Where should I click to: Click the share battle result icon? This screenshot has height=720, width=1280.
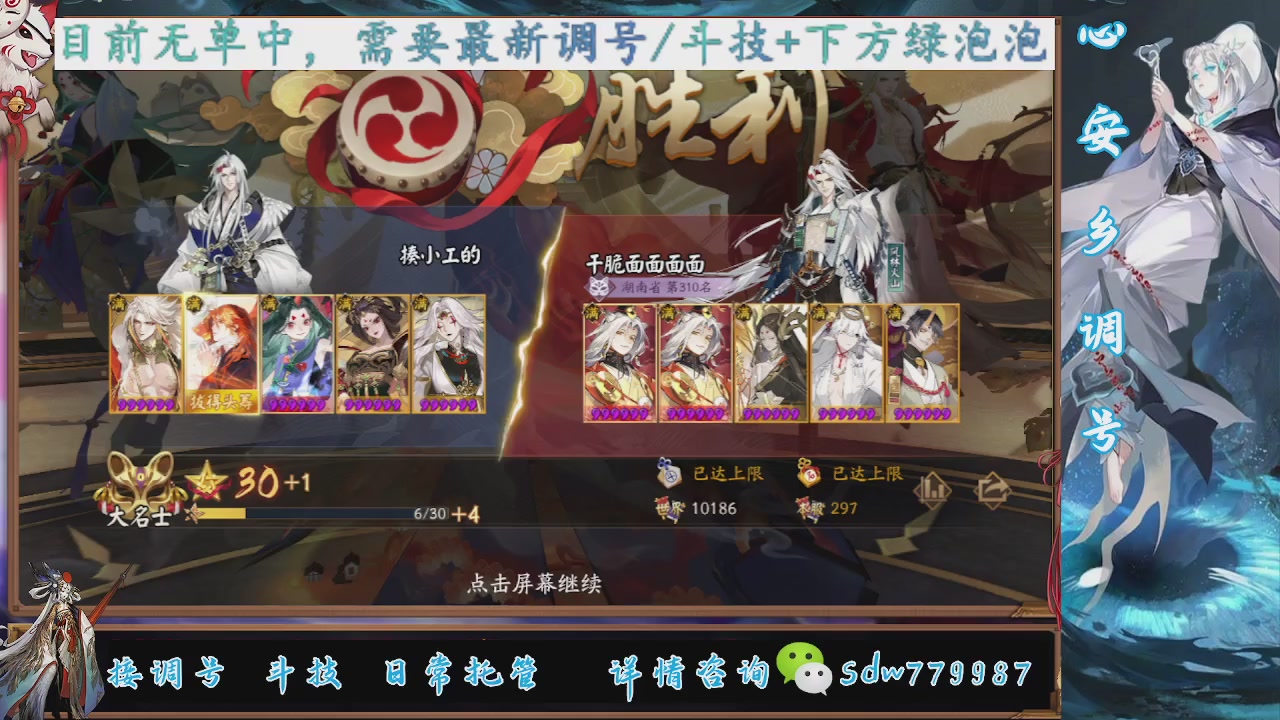pyautogui.click(x=991, y=489)
